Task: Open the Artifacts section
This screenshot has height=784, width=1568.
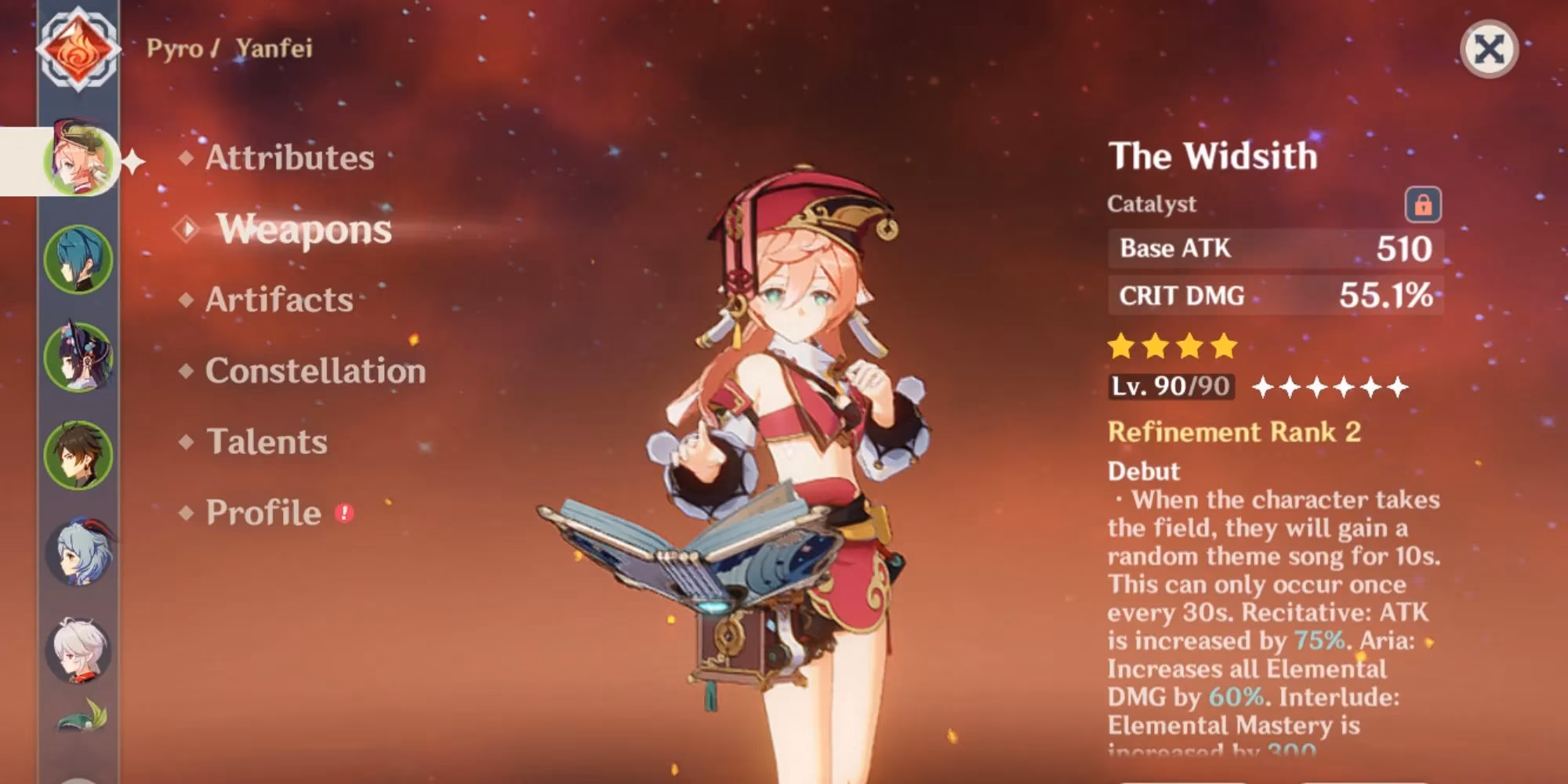Action: 279,299
